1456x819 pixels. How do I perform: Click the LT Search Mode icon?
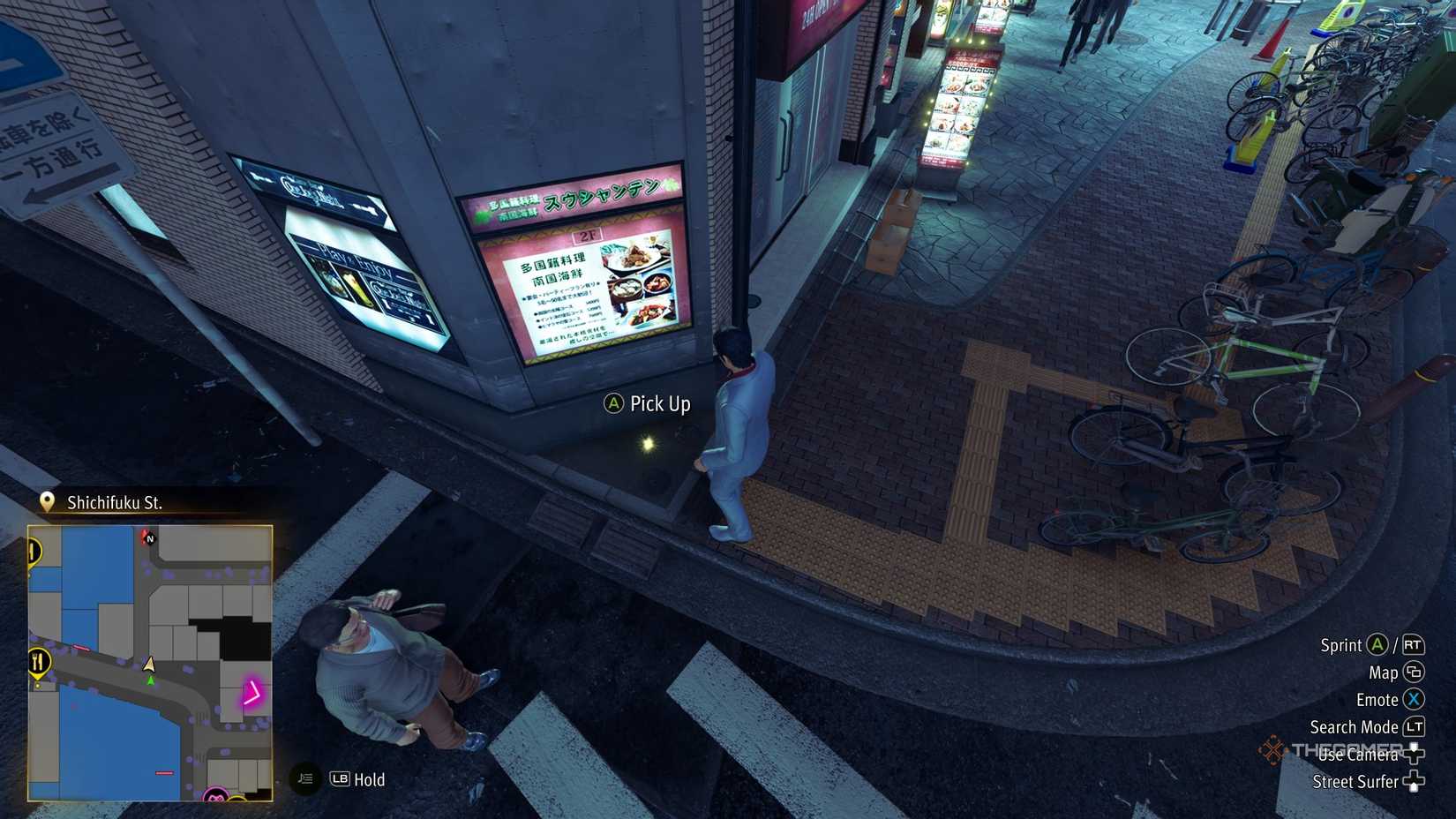(x=1415, y=727)
